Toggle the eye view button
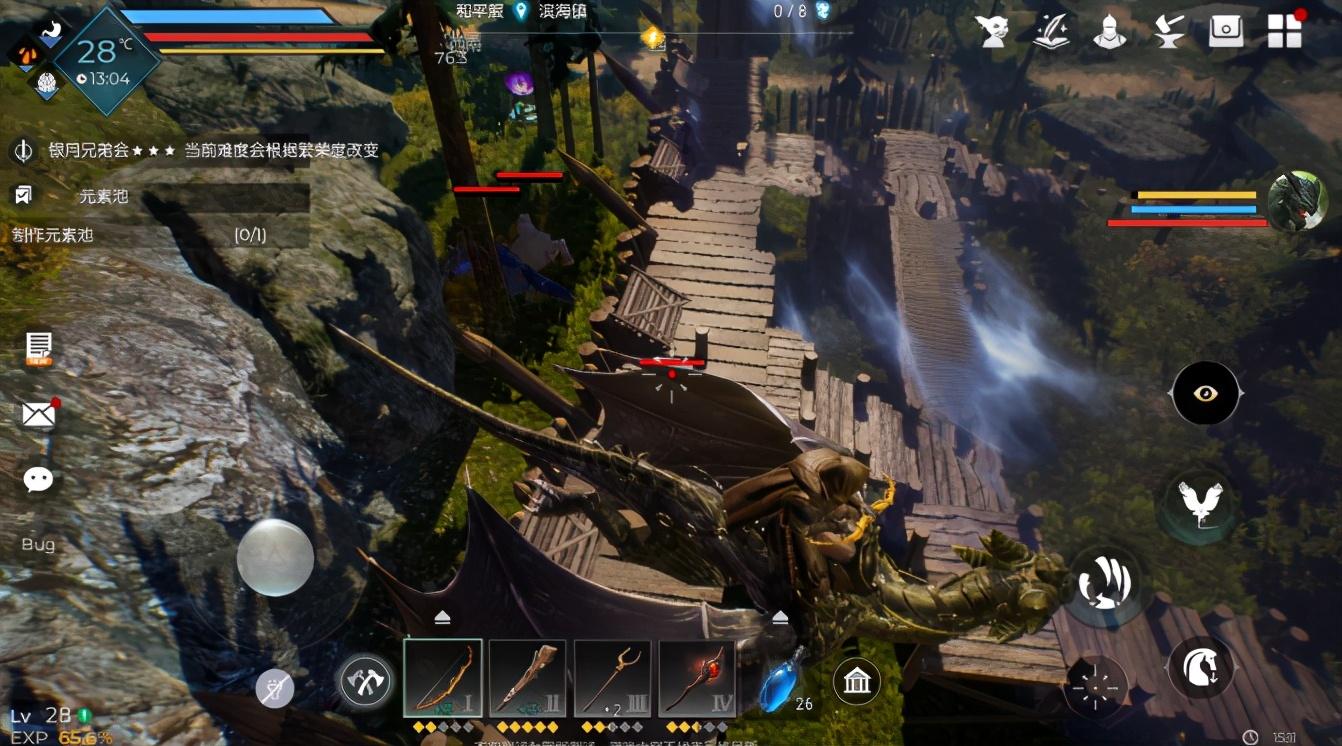 (1205, 393)
